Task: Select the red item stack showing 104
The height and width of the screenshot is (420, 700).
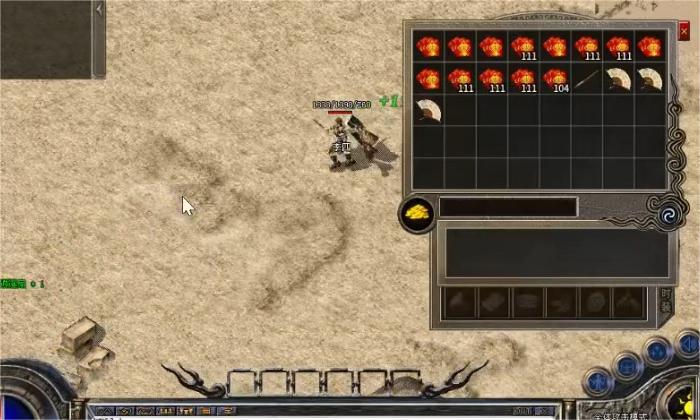Action: [x=556, y=78]
